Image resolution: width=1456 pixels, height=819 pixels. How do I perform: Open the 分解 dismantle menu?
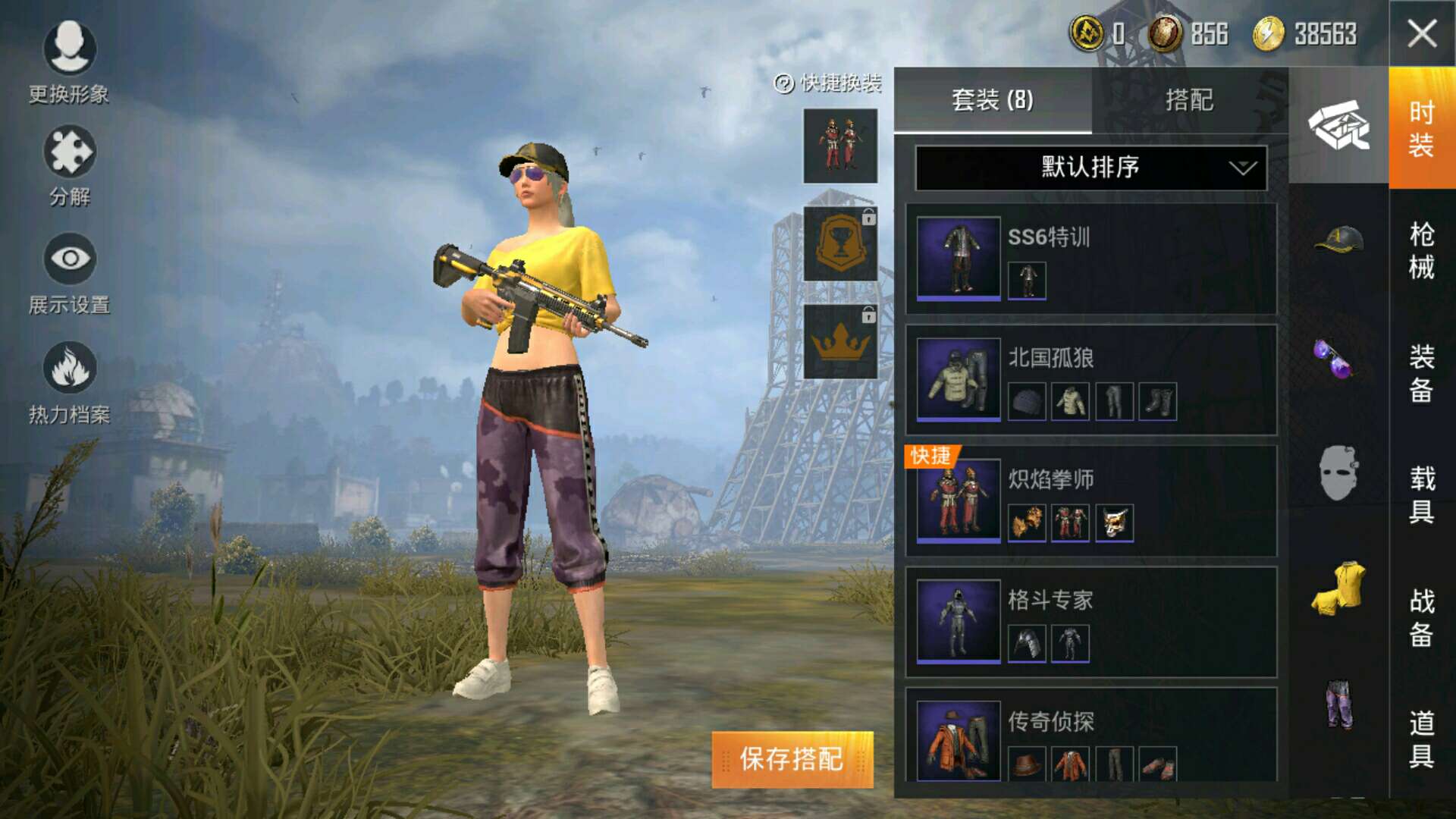click(x=69, y=166)
